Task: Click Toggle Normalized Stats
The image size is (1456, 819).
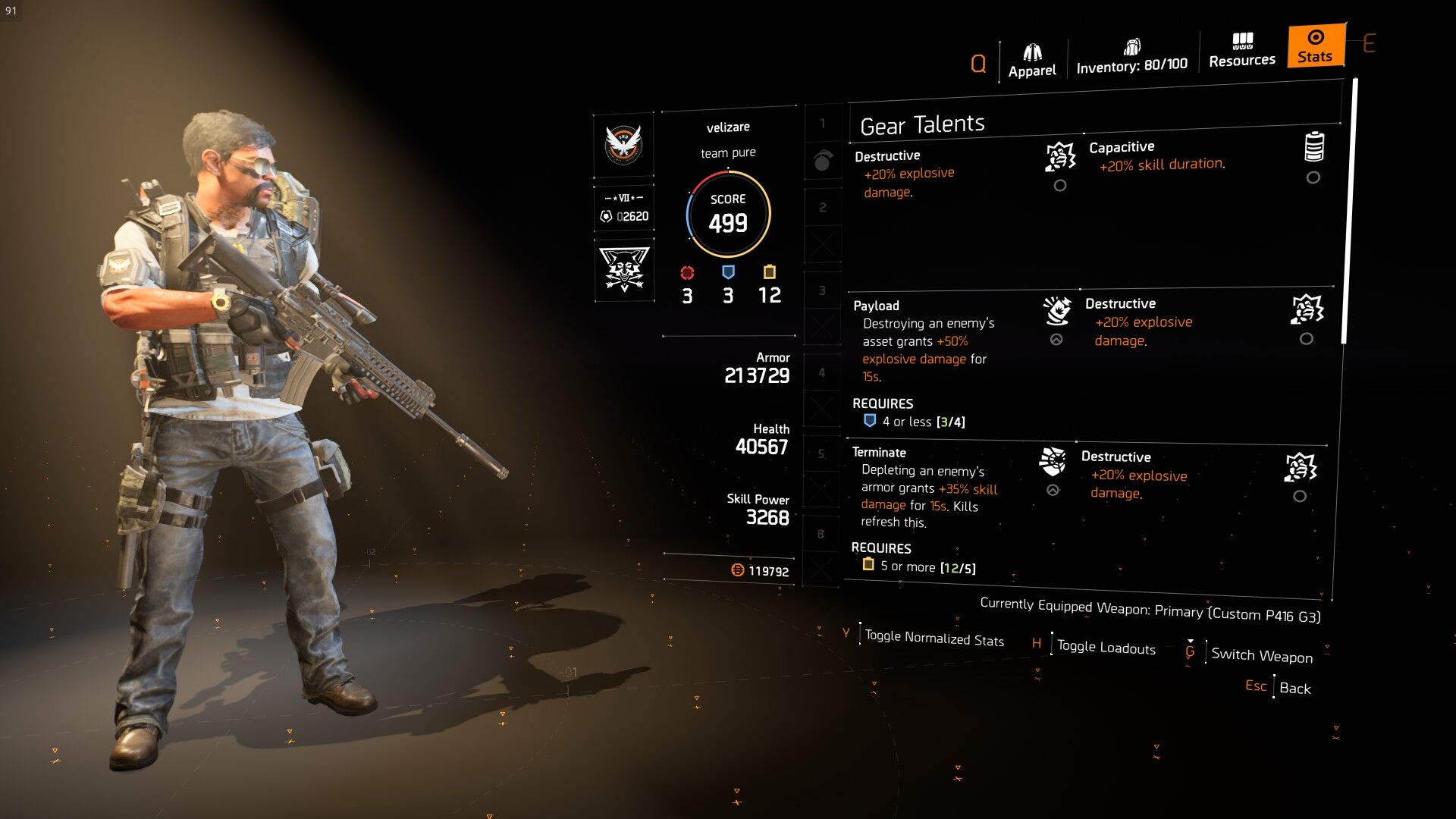Action: (934, 638)
